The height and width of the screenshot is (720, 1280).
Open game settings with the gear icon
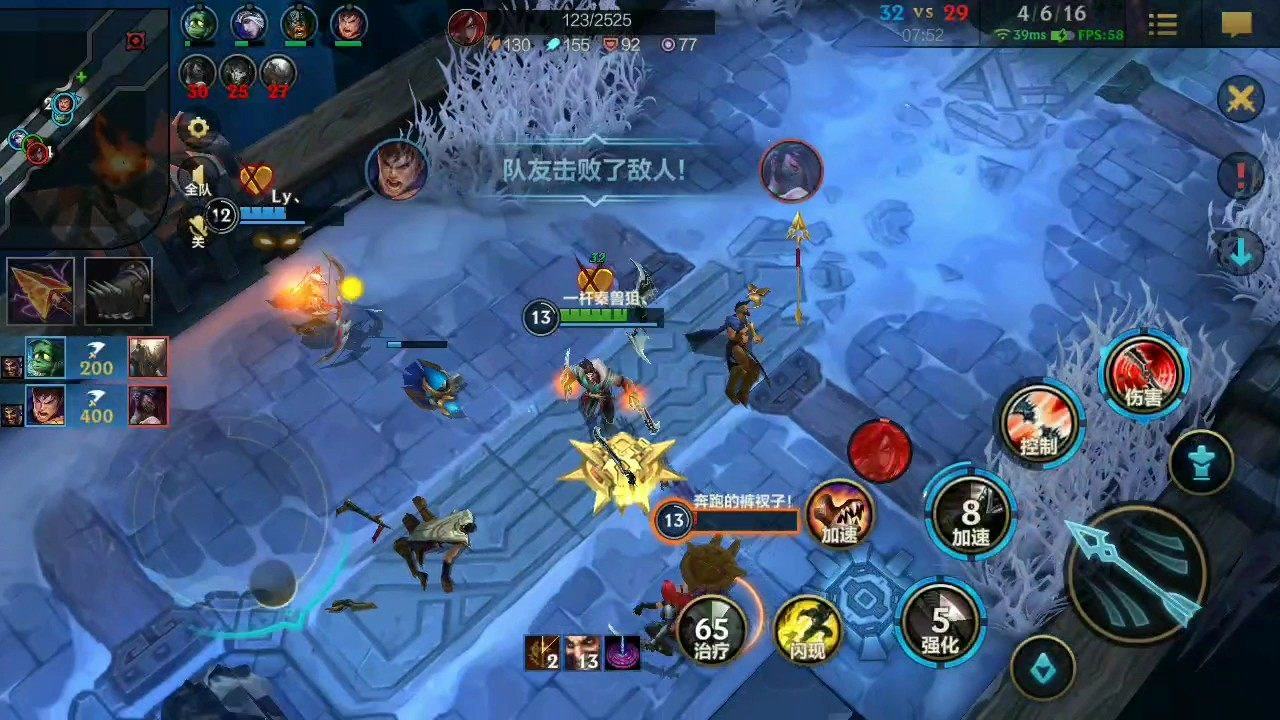(x=197, y=127)
